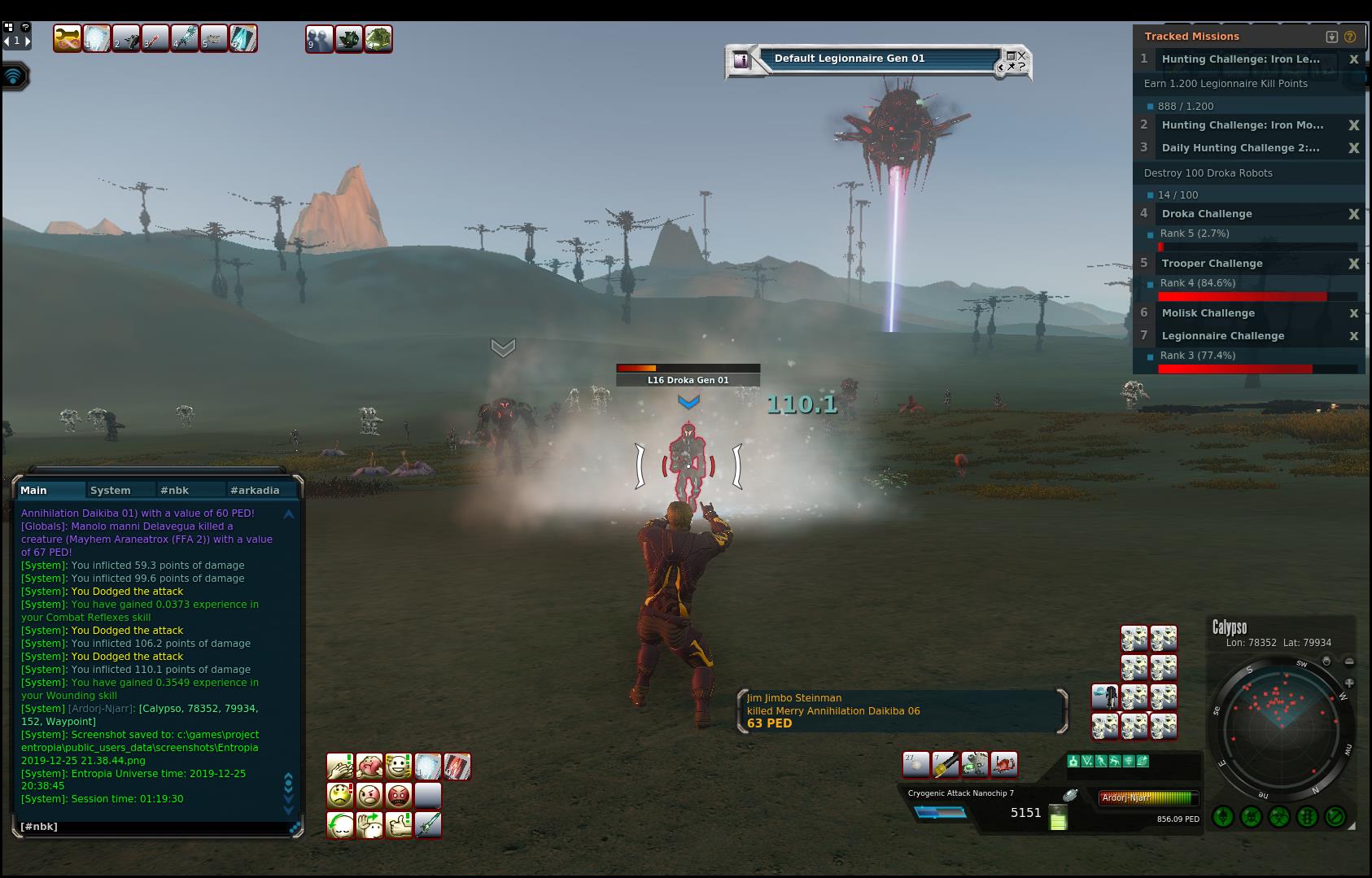Select the Droka Challenge tracked mission
This screenshot has width=1372, height=878.
click(1207, 214)
